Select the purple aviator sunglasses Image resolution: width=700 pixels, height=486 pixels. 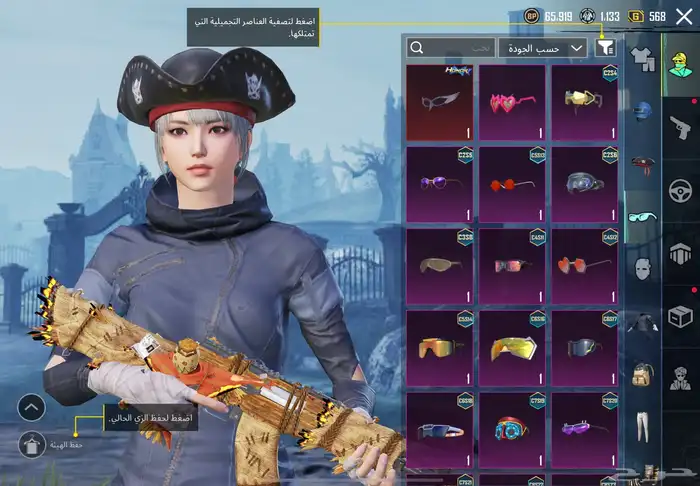point(440,185)
